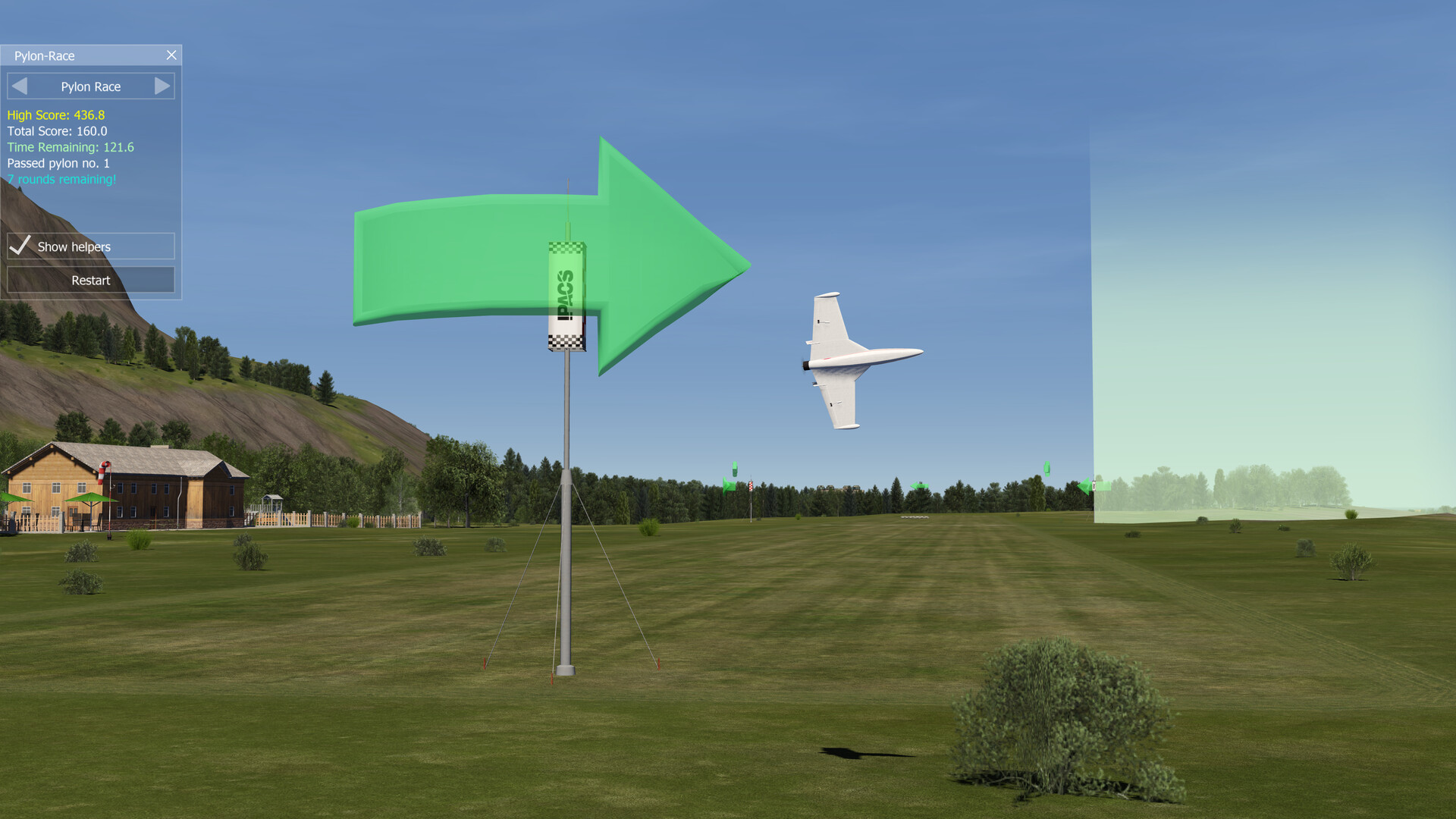Select next race mode with right arrow

click(x=162, y=86)
